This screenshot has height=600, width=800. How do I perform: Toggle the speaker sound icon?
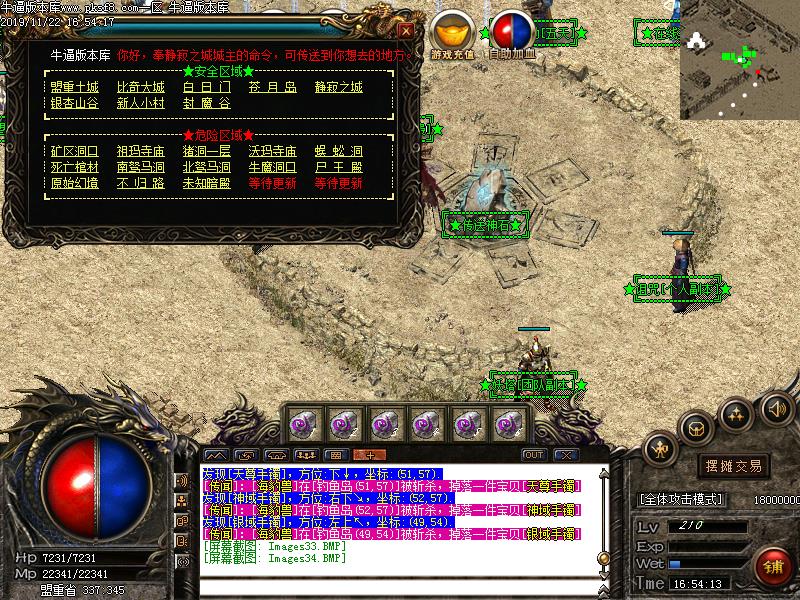pos(776,407)
